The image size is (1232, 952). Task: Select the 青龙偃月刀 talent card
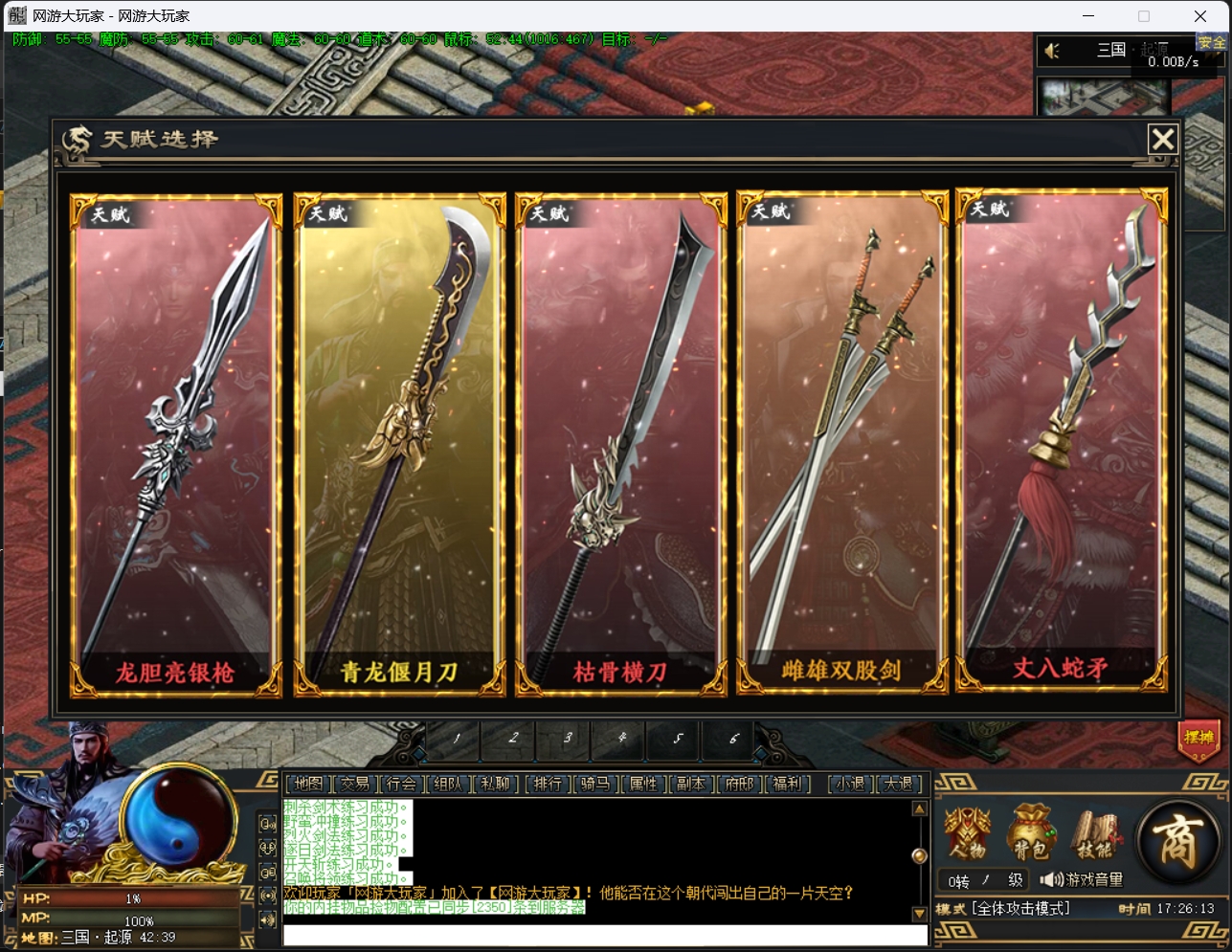[x=398, y=445]
